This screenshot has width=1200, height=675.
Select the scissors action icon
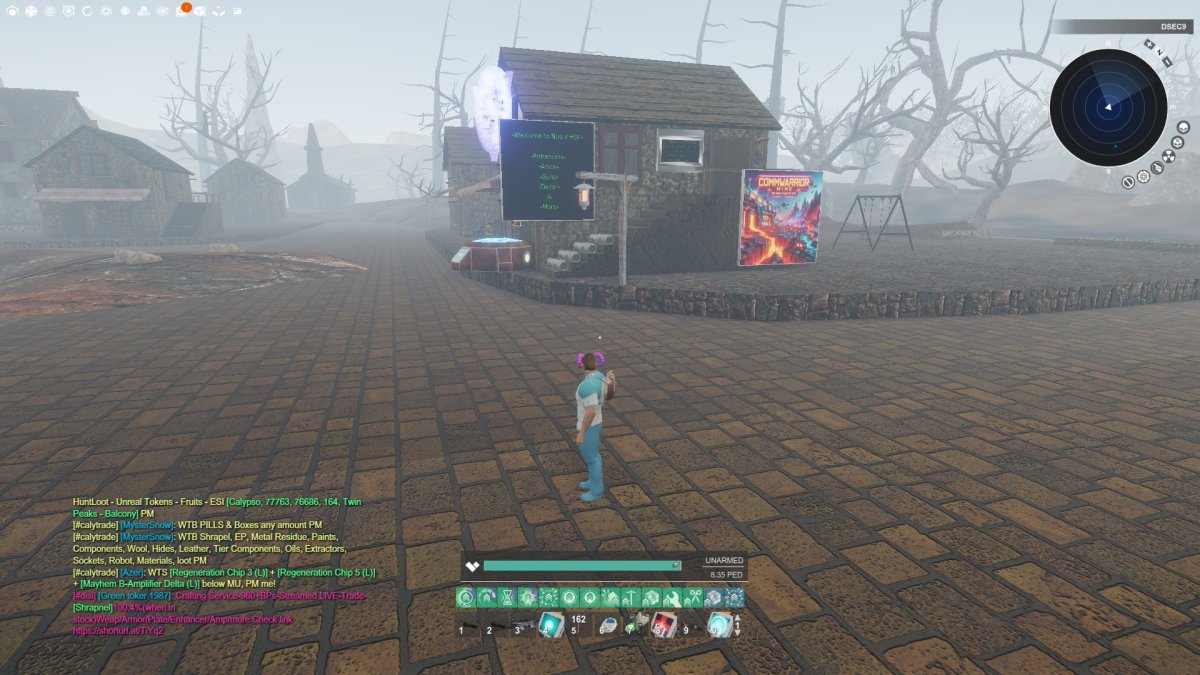(691, 598)
